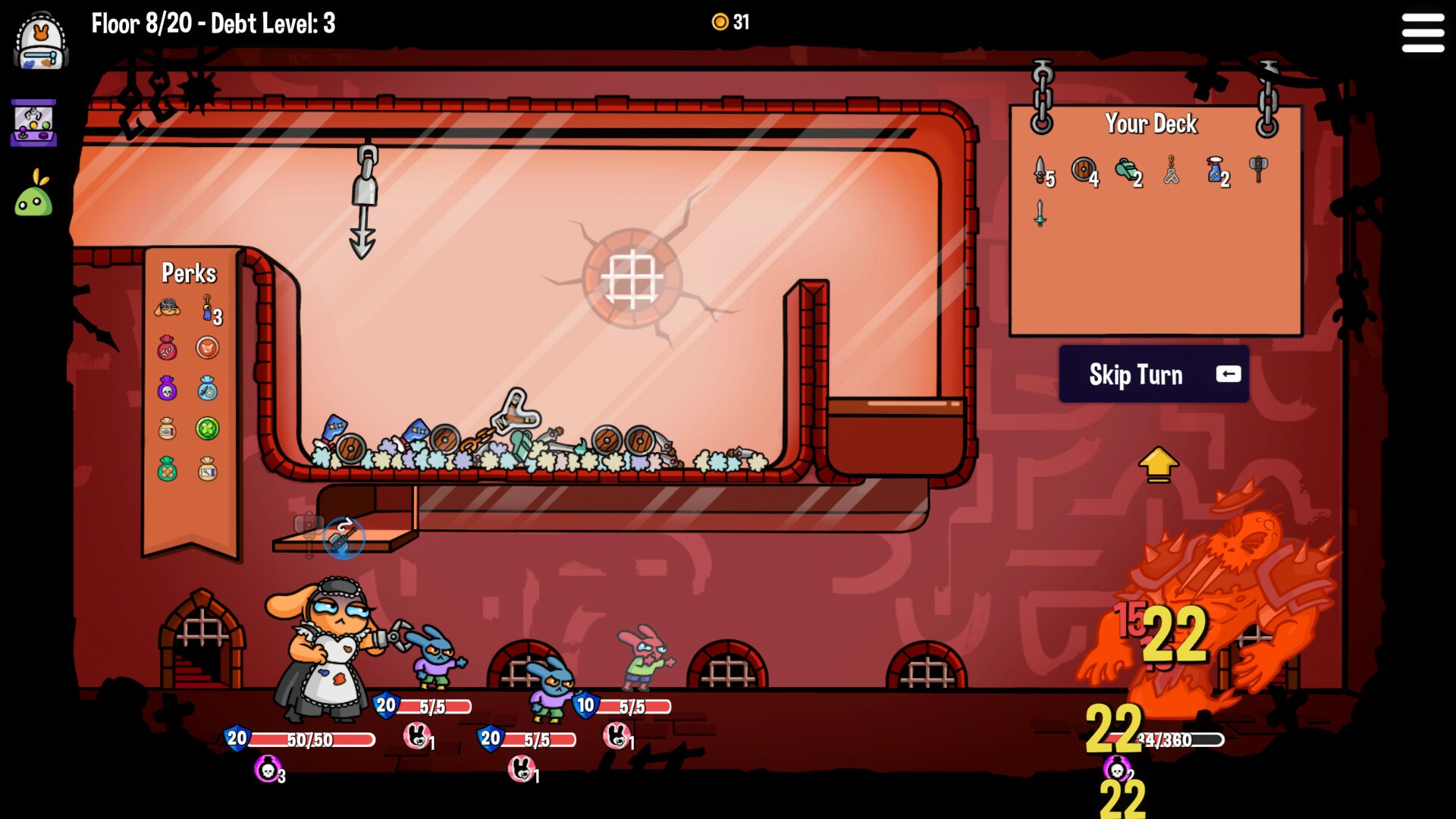Viewport: 1456px width, 819px height.
Task: Check the purple skull bag perk
Action: 168,388
